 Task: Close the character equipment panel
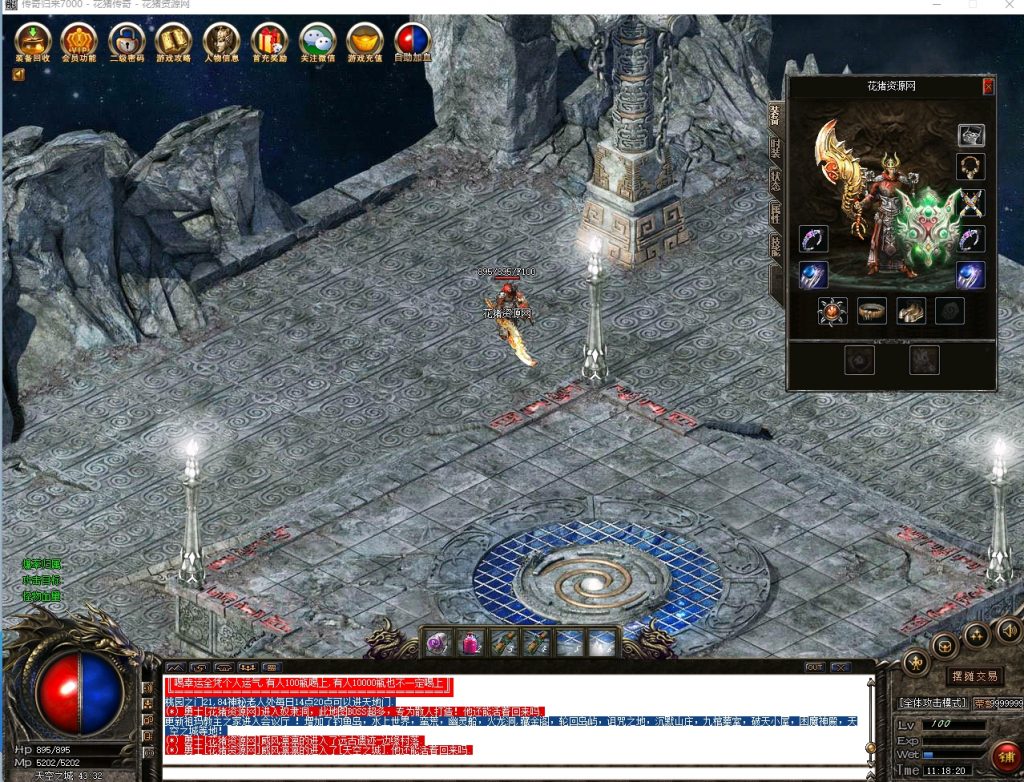tap(988, 87)
